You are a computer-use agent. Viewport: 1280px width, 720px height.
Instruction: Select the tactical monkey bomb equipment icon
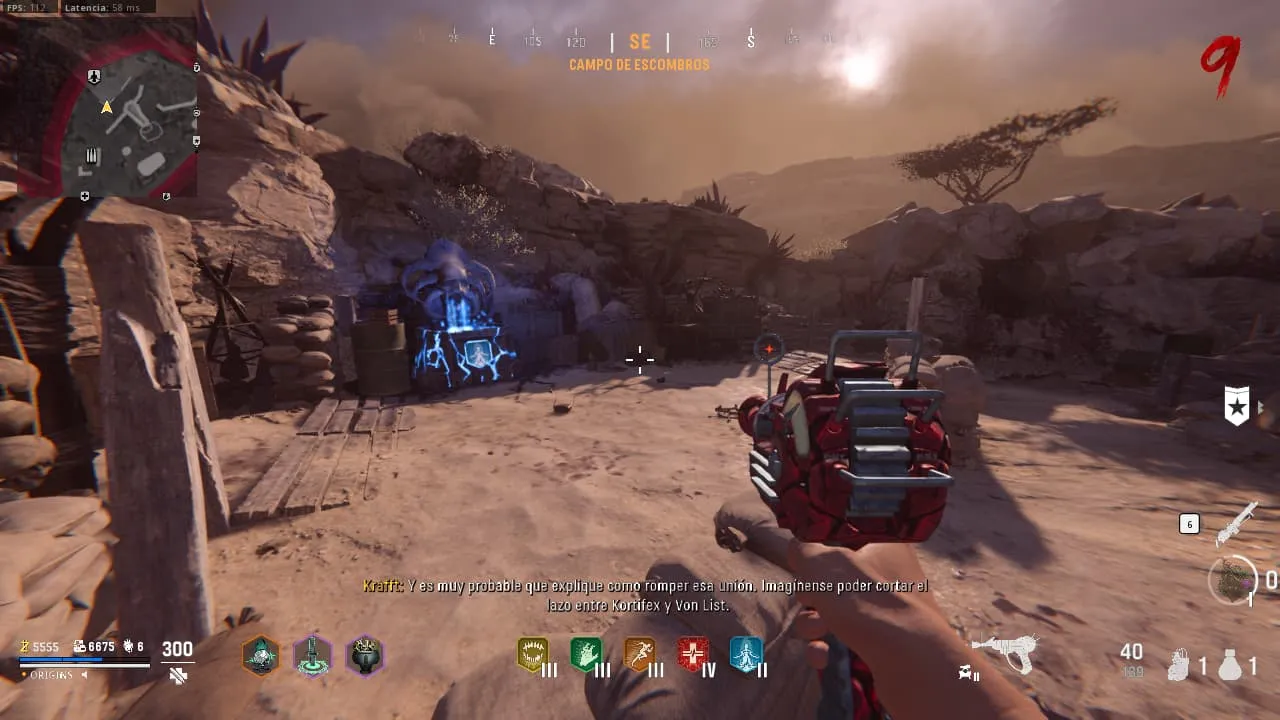tap(1179, 665)
